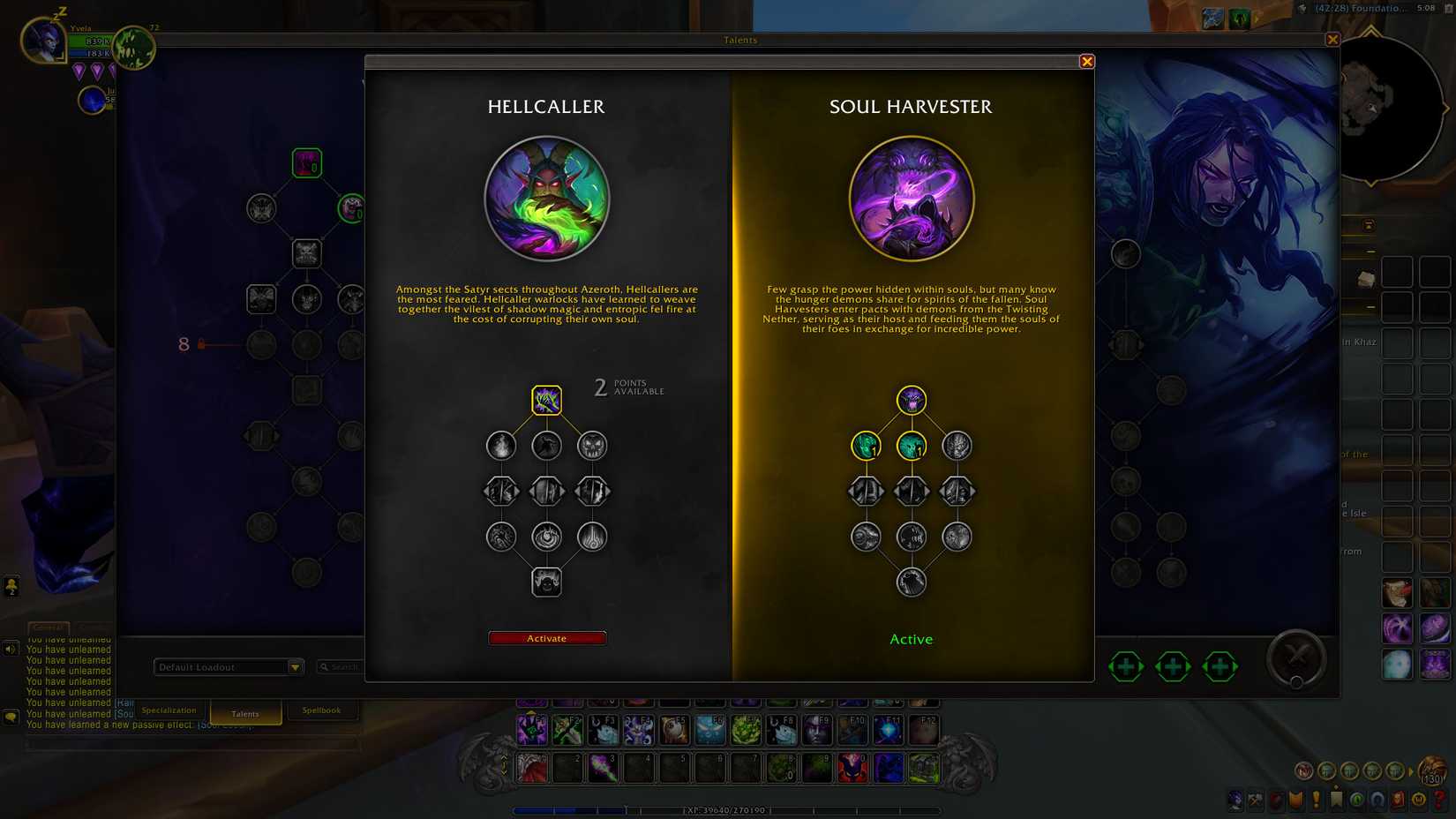This screenshot has height=819, width=1456.
Task: Select the Soul Harvester top talent icon
Action: (x=911, y=400)
